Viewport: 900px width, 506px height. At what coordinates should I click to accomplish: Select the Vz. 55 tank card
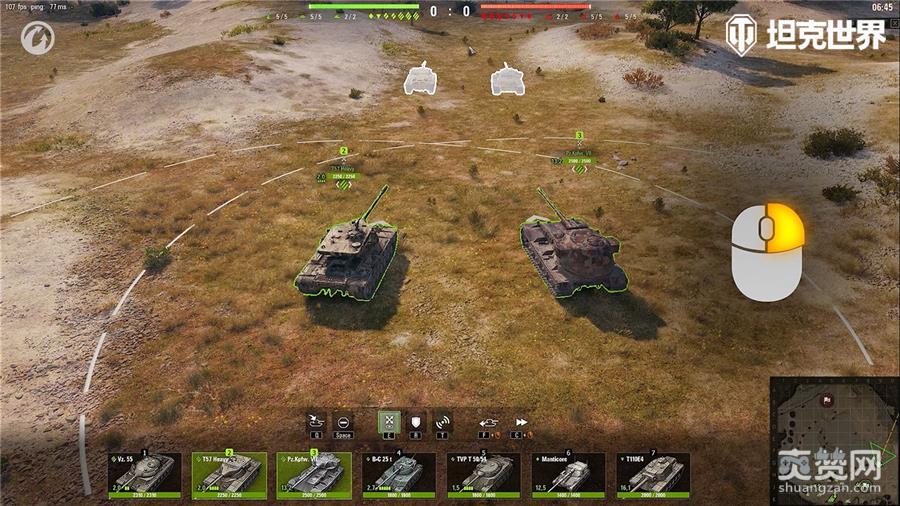coord(145,474)
